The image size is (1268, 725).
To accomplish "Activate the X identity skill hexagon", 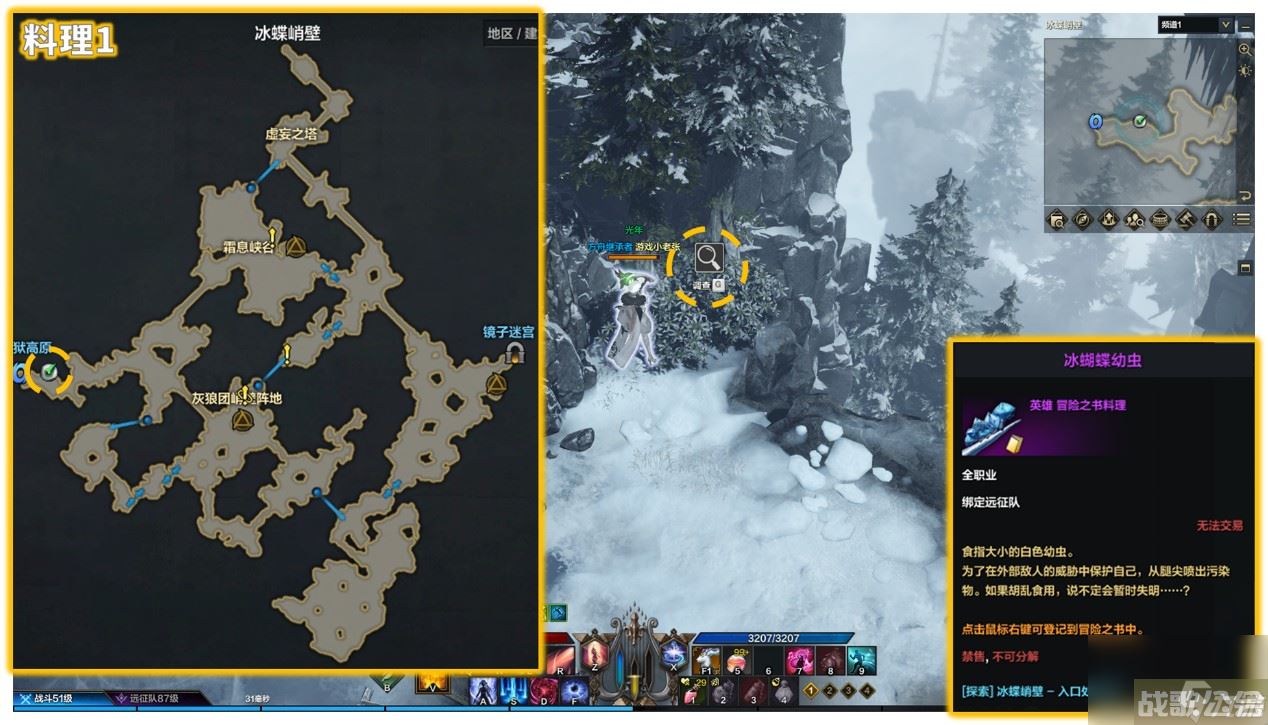I will 673,659.
